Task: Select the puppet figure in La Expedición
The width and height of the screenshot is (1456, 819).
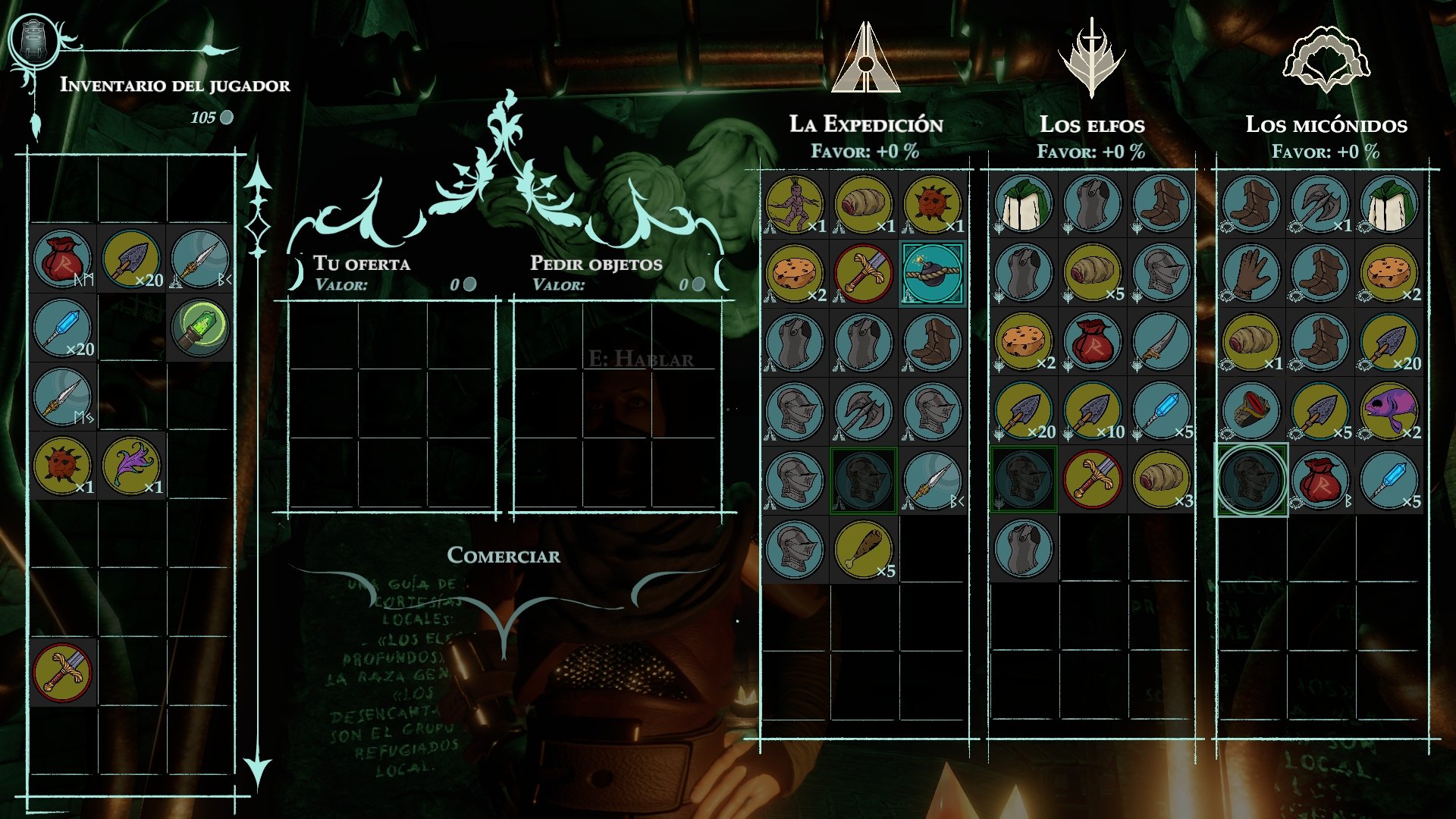Action: point(794,204)
